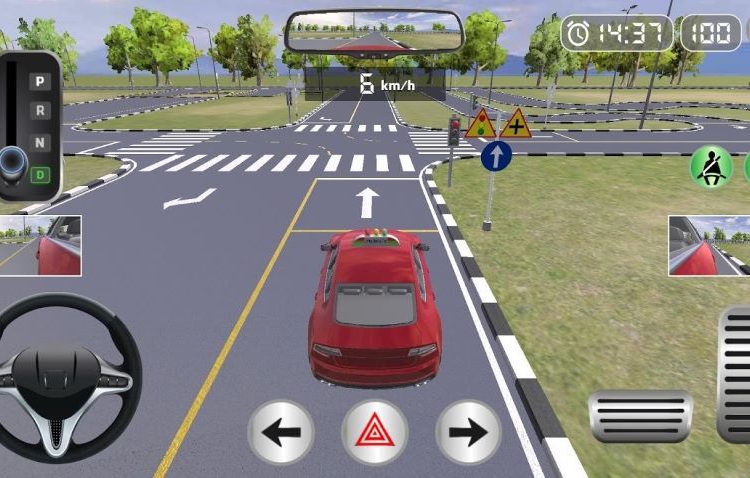Shift gear to N neutral

tap(41, 143)
